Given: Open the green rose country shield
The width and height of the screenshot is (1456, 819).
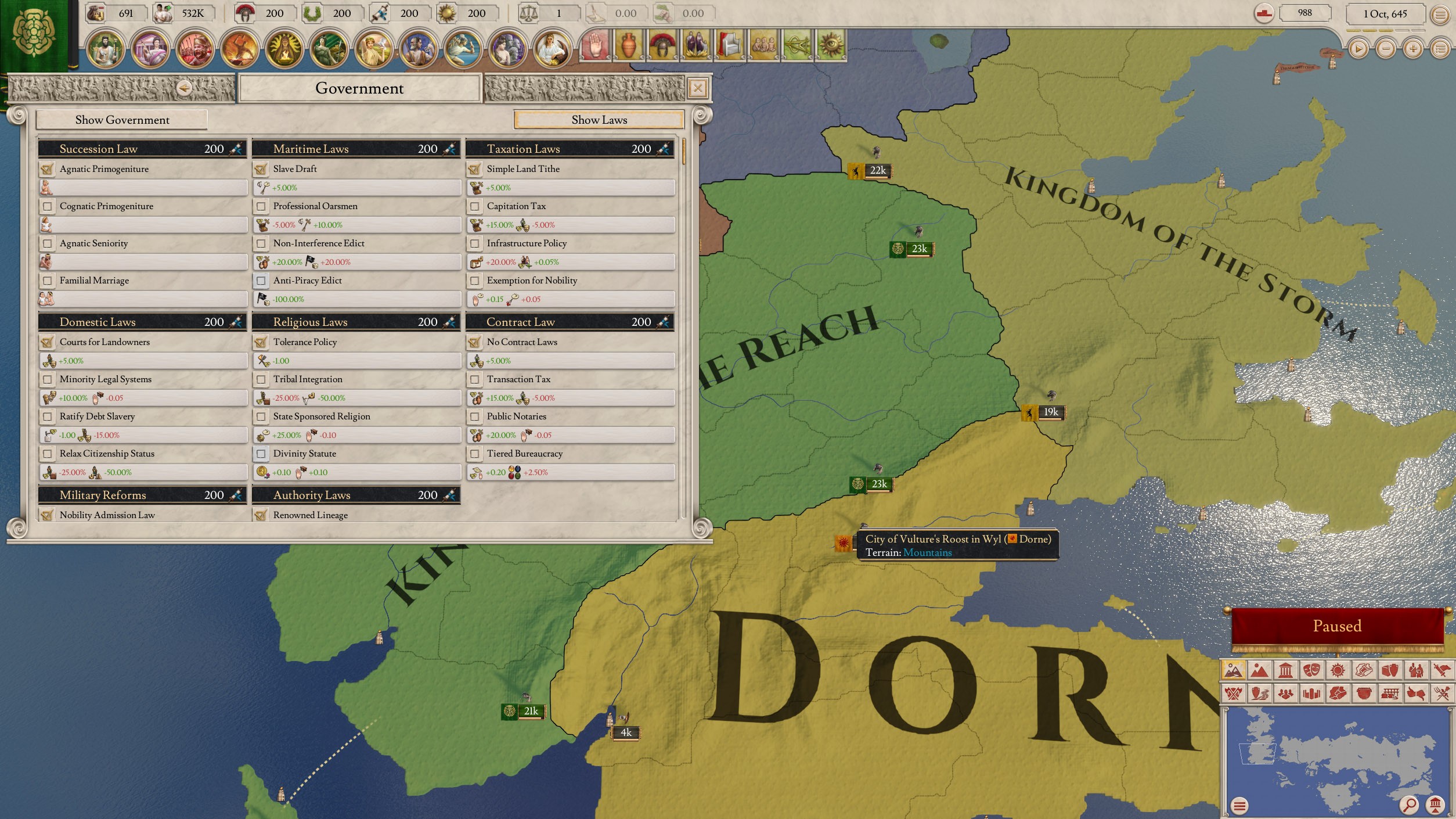Looking at the screenshot, I should [34, 35].
